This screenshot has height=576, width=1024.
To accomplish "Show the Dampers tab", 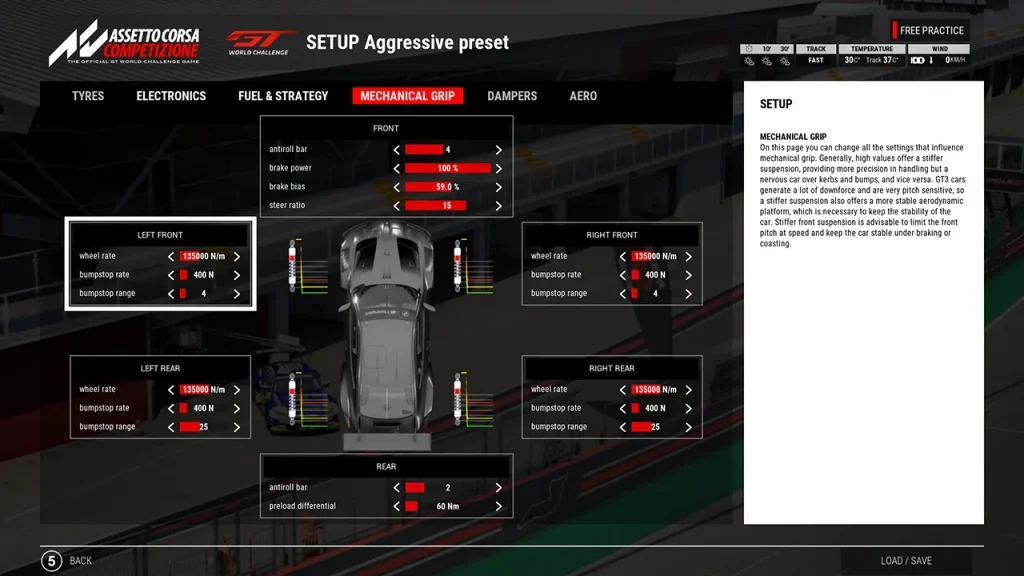I will [x=512, y=96].
